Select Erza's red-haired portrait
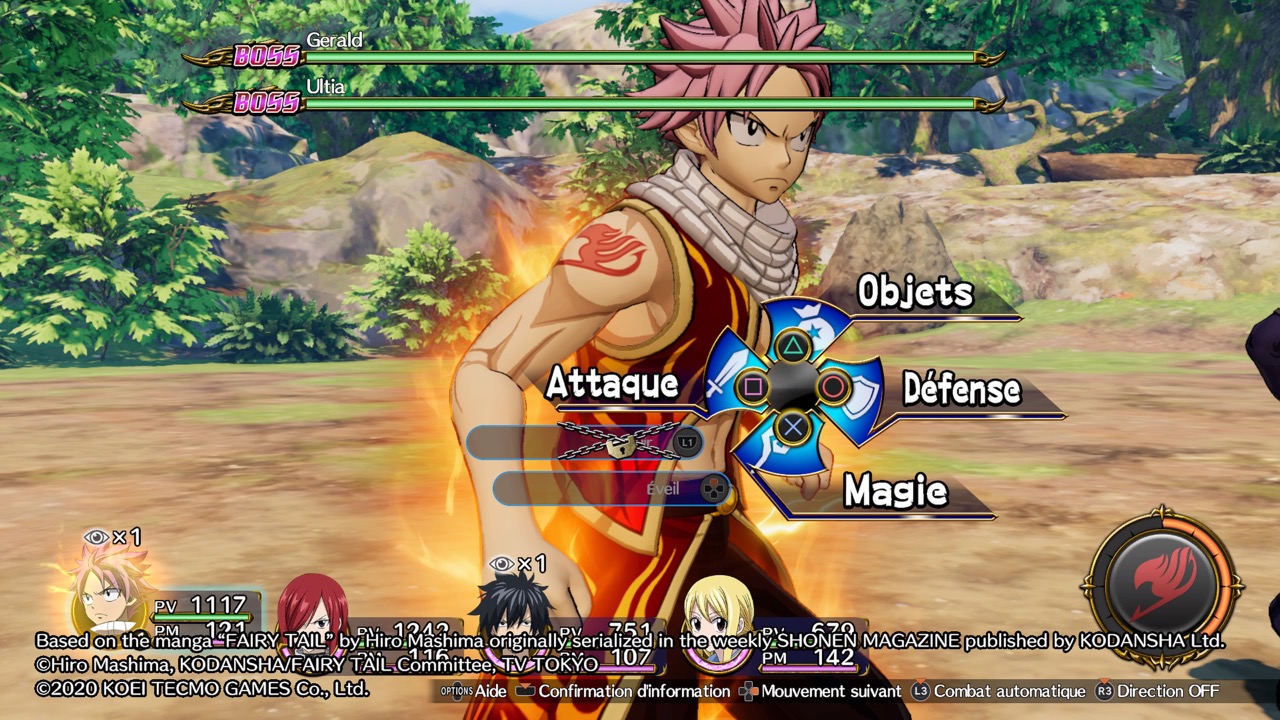The width and height of the screenshot is (1280, 720). (x=312, y=608)
